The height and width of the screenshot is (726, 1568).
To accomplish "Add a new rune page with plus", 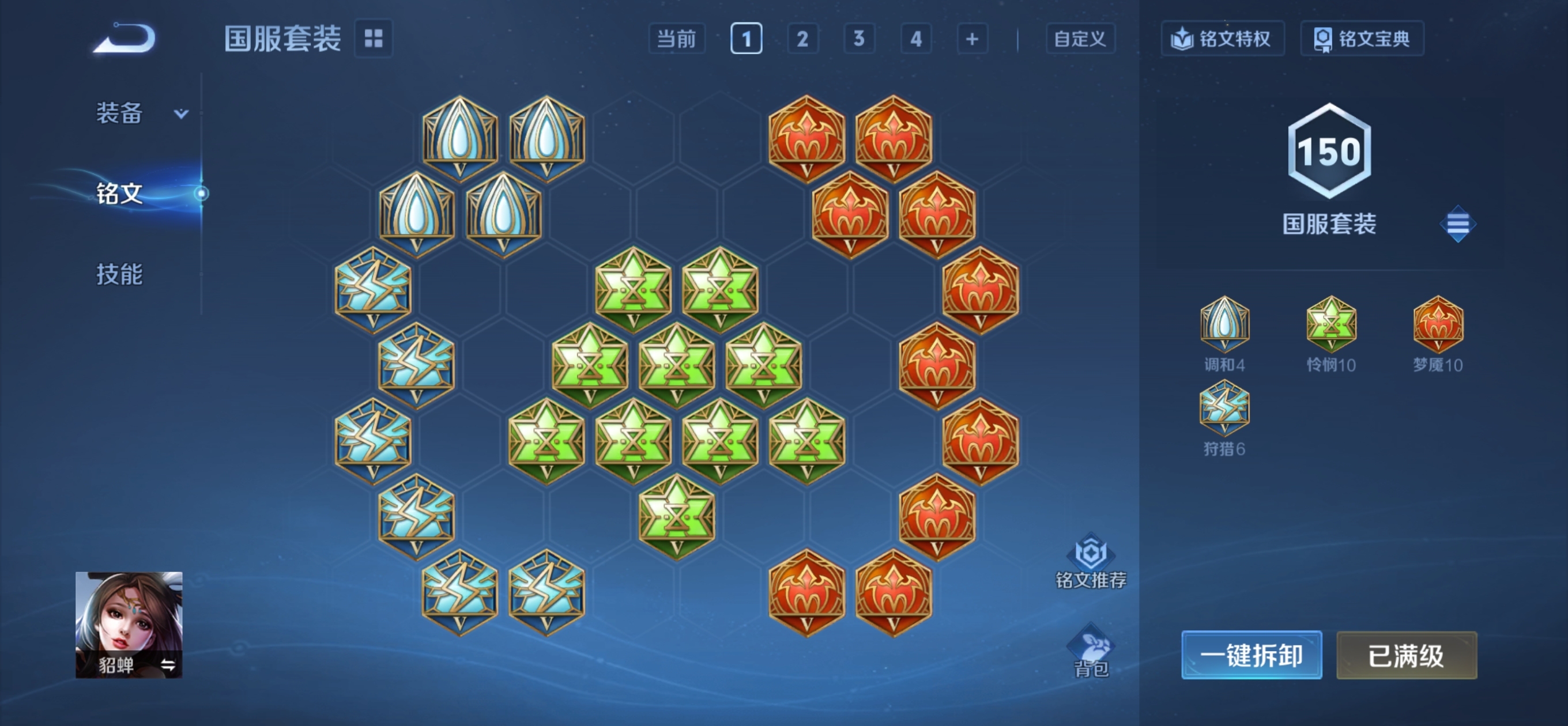I will [972, 39].
